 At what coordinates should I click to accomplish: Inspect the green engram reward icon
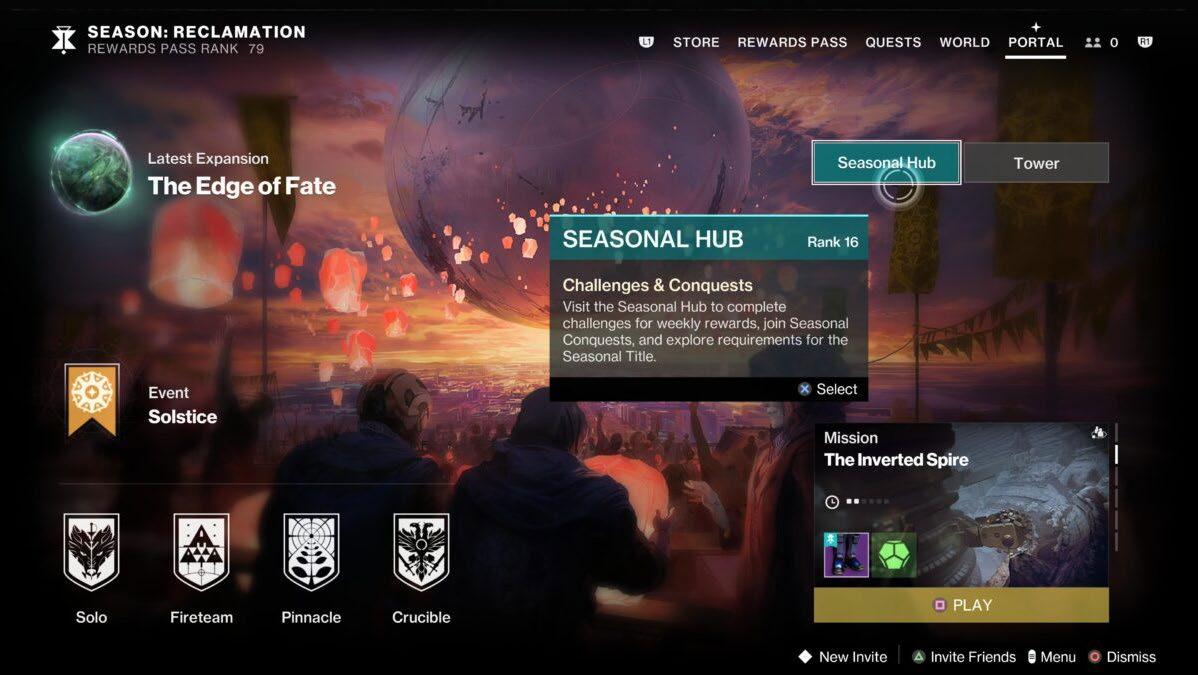893,555
